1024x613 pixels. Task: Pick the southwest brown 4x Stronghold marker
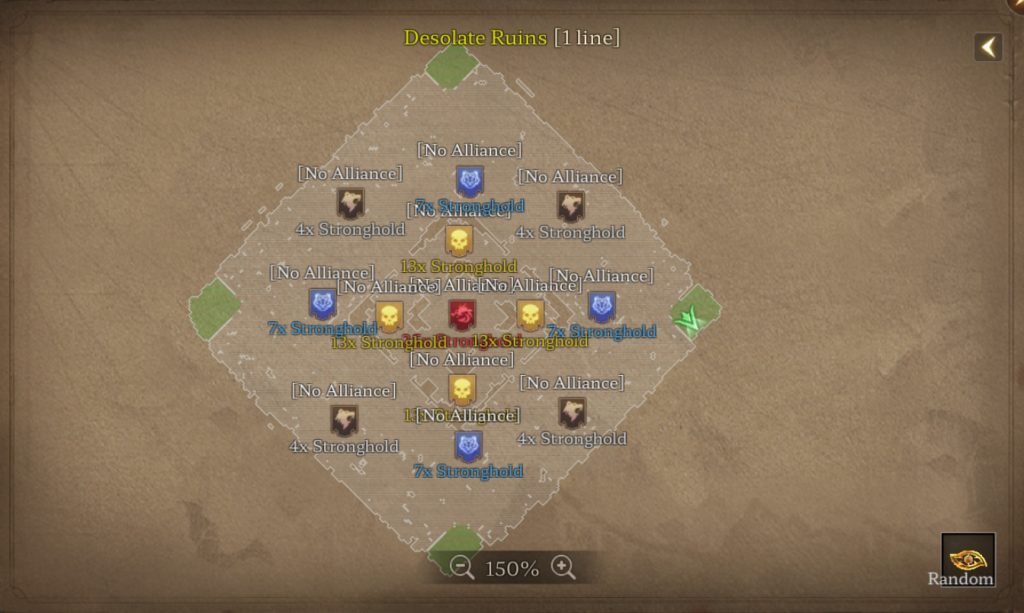click(x=344, y=420)
